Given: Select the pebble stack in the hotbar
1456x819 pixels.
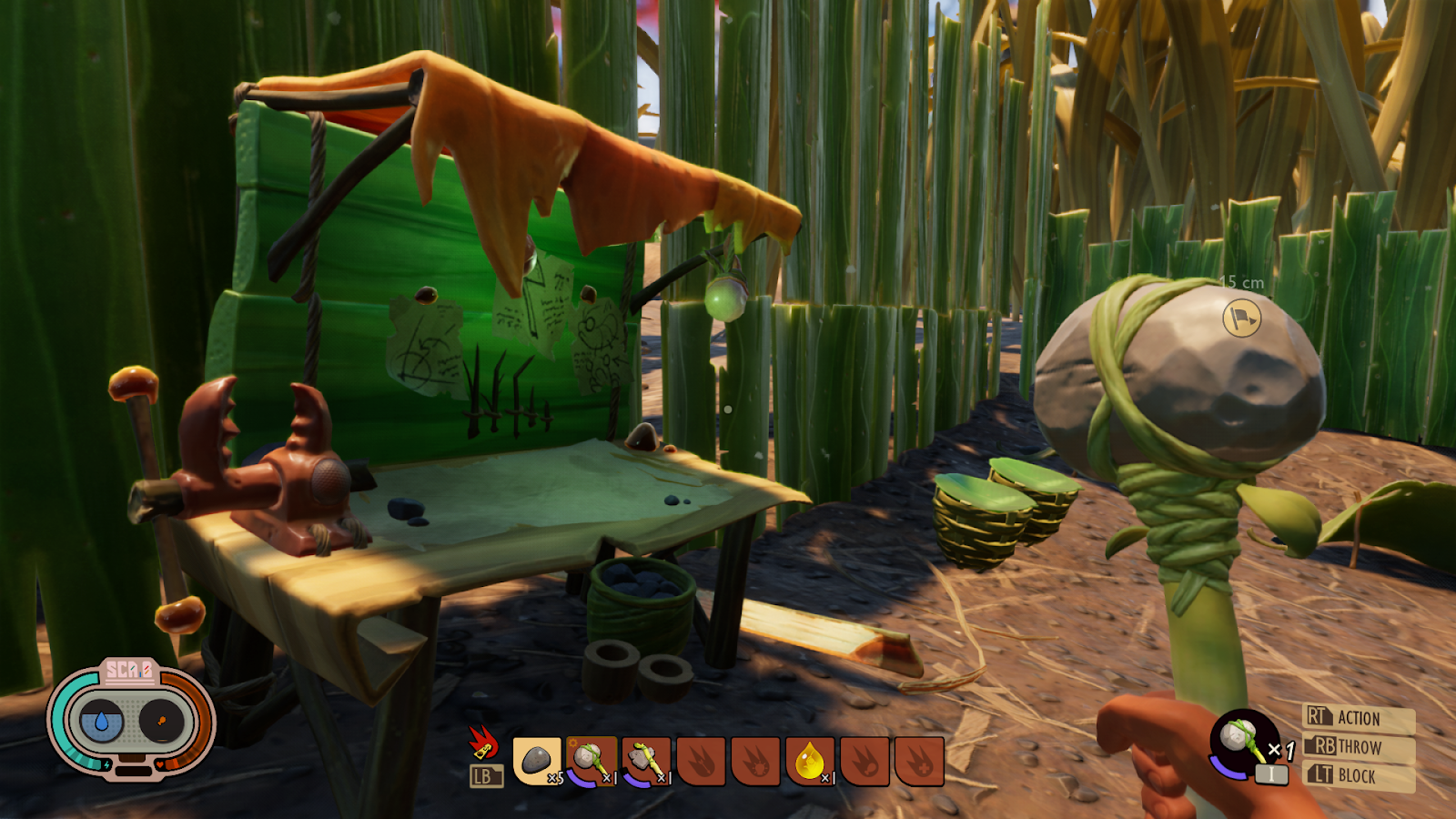Looking at the screenshot, I should tap(537, 761).
